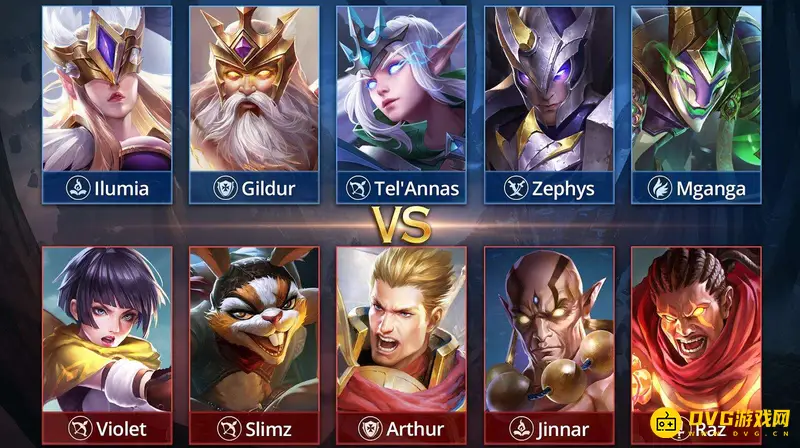Select the Violet hero card
This screenshot has height=448, width=800.
click(x=106, y=343)
